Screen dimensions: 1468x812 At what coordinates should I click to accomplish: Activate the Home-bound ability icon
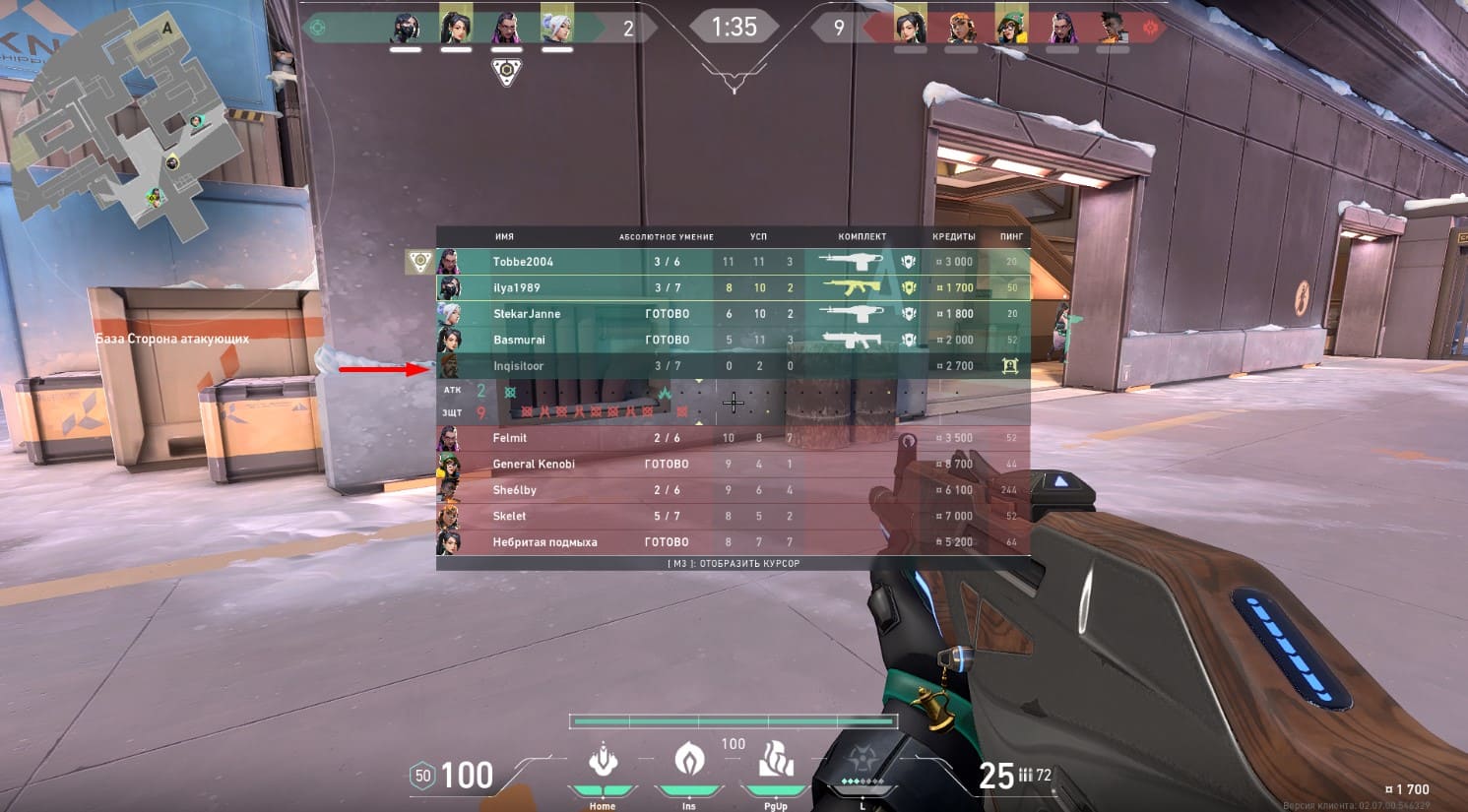603,763
